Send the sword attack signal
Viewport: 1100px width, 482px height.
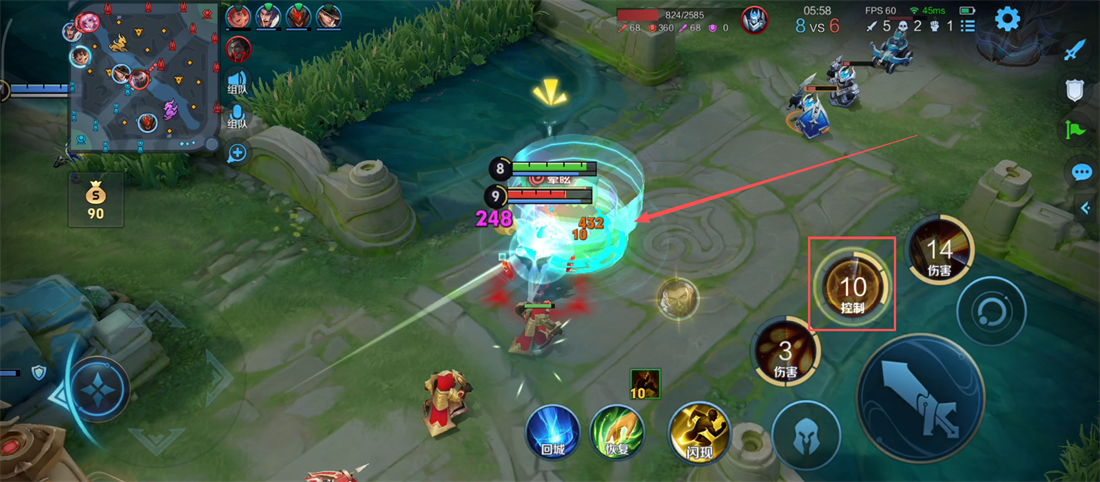click(x=1075, y=50)
